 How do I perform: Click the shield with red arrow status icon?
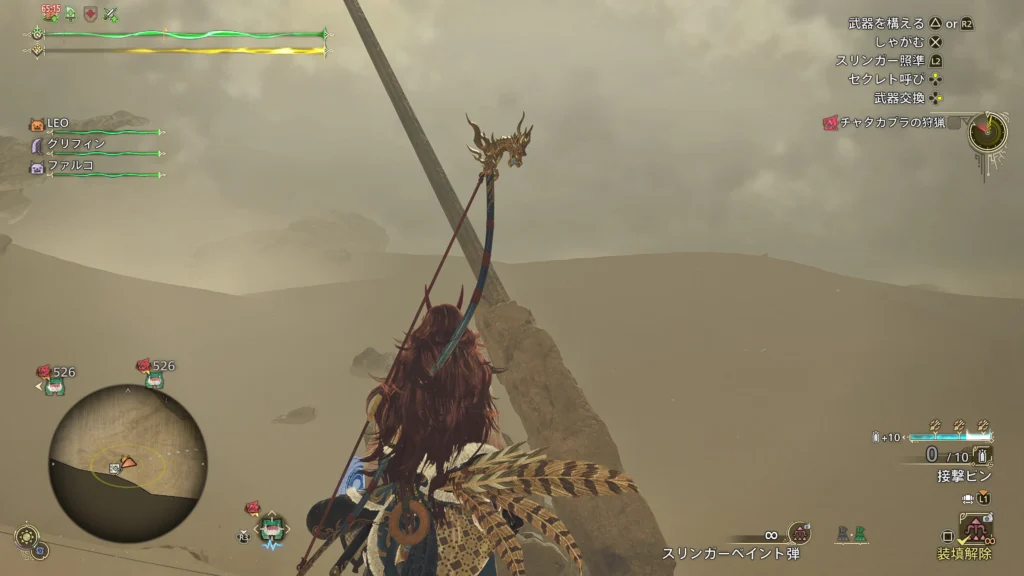point(91,14)
